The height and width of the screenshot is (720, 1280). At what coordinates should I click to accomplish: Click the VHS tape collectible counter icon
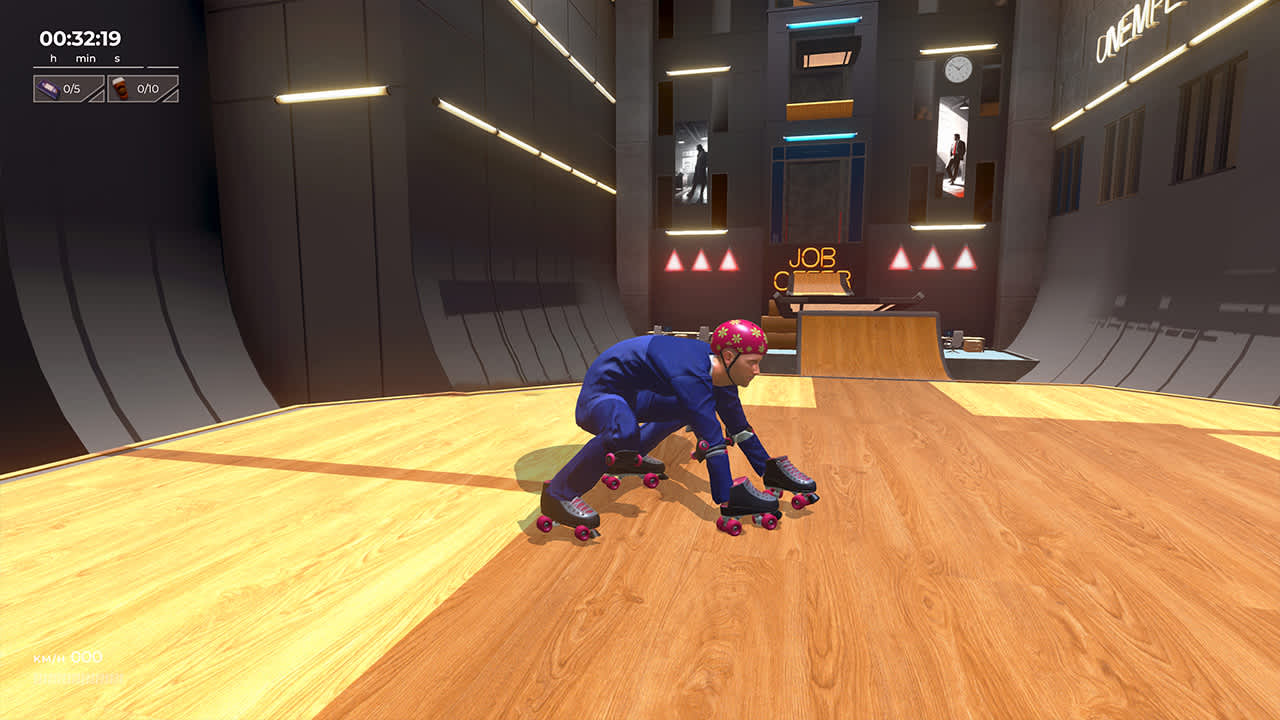[x=49, y=88]
